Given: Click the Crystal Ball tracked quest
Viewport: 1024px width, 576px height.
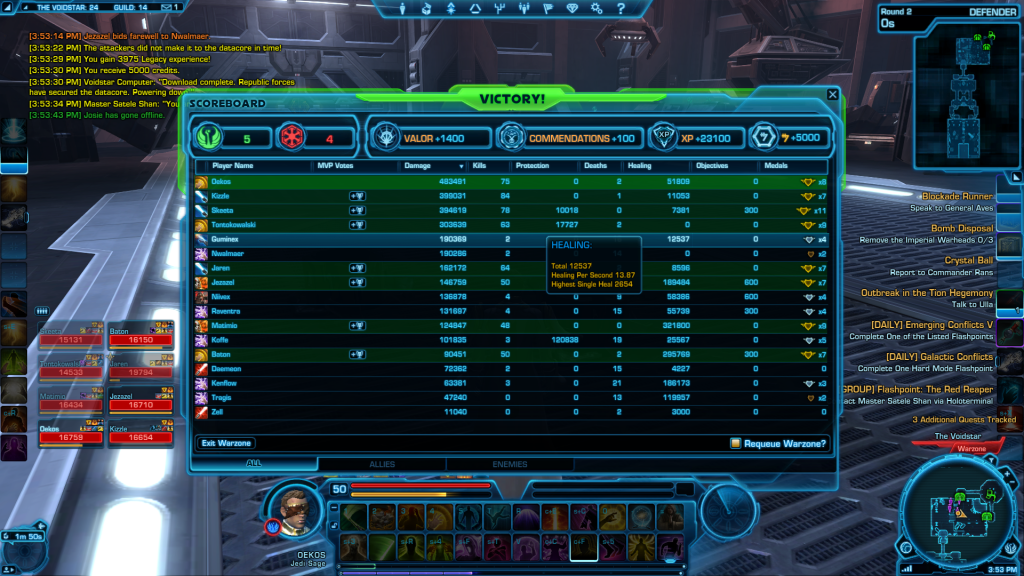Looking at the screenshot, I should point(969,261).
